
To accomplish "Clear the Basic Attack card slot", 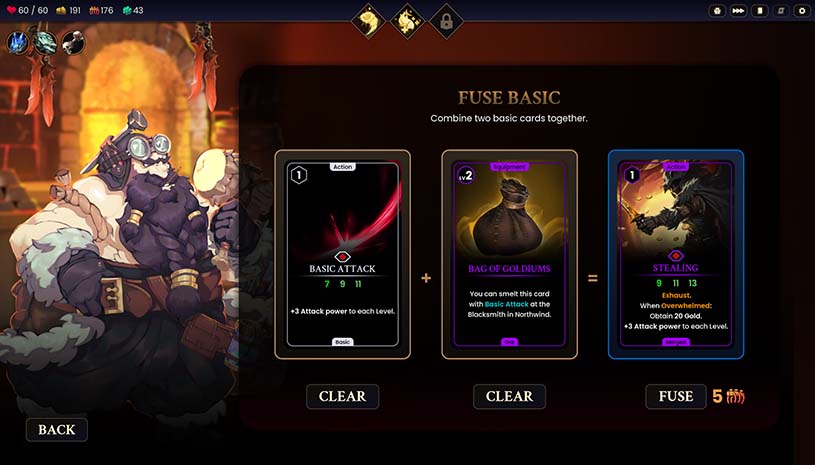I will point(342,396).
